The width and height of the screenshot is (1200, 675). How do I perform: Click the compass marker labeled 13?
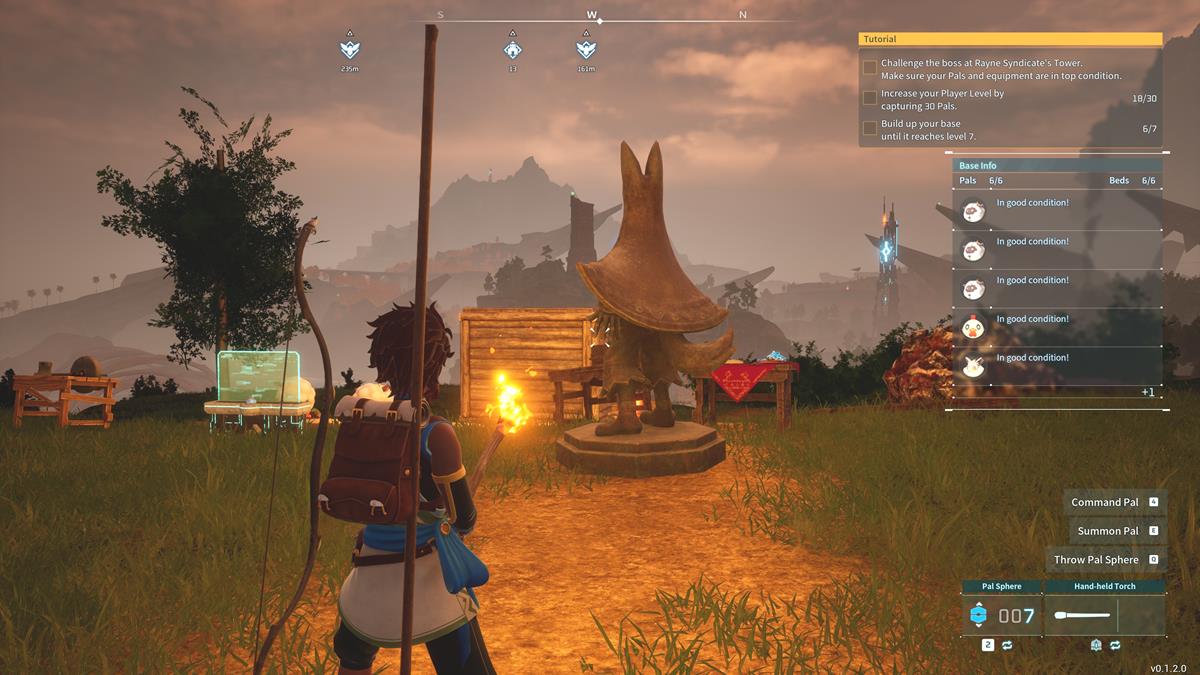click(512, 48)
